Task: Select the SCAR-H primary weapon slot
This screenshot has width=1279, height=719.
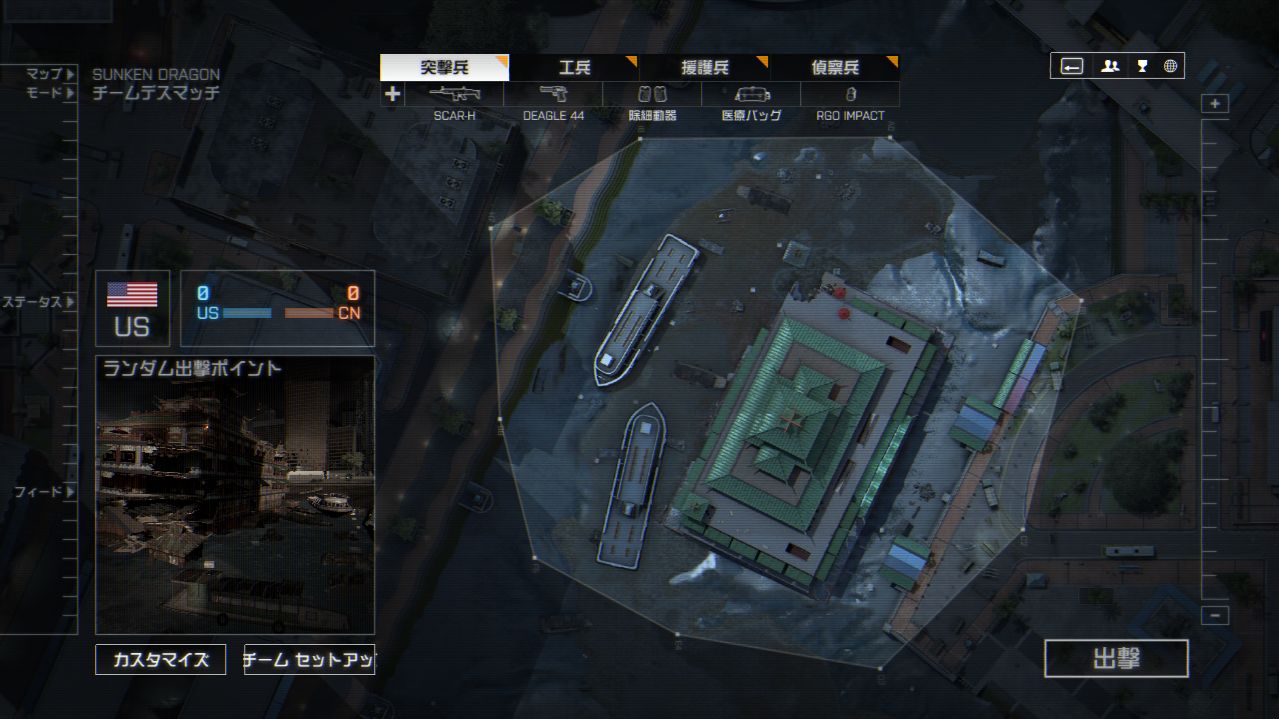Action: click(x=455, y=95)
